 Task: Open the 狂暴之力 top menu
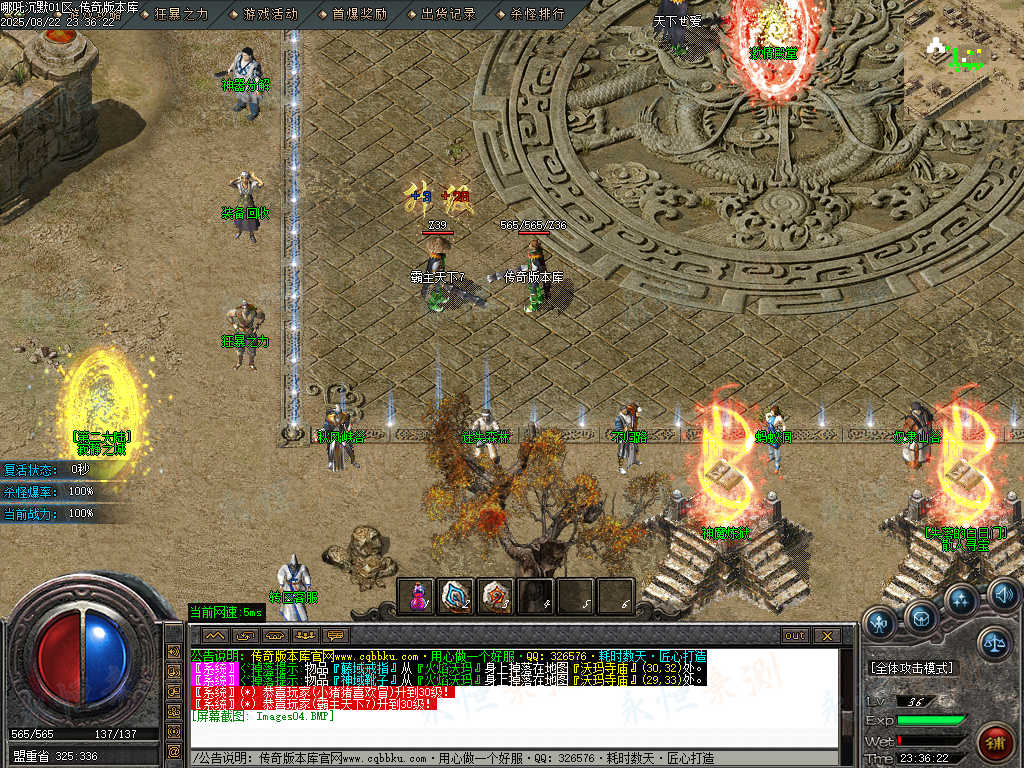coord(181,14)
